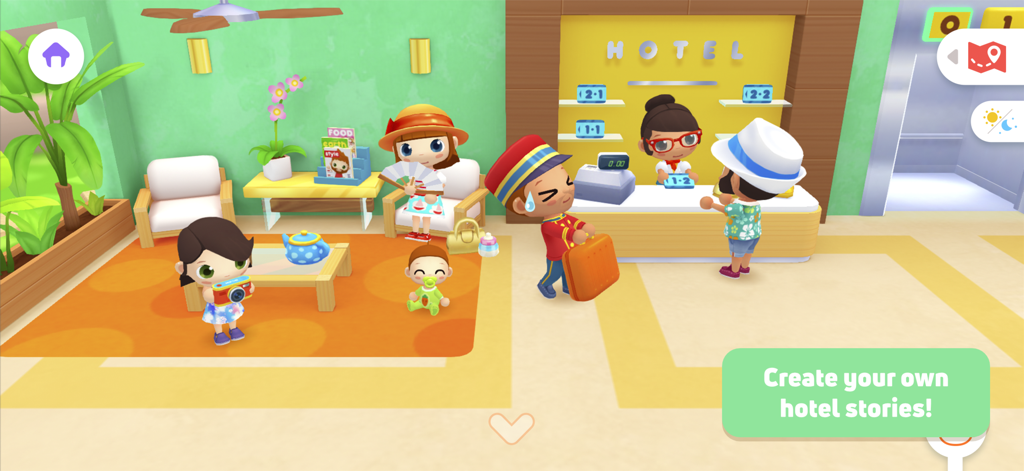Expand the bottom drawer chevron arrow
The height and width of the screenshot is (471, 1024).
tap(511, 427)
